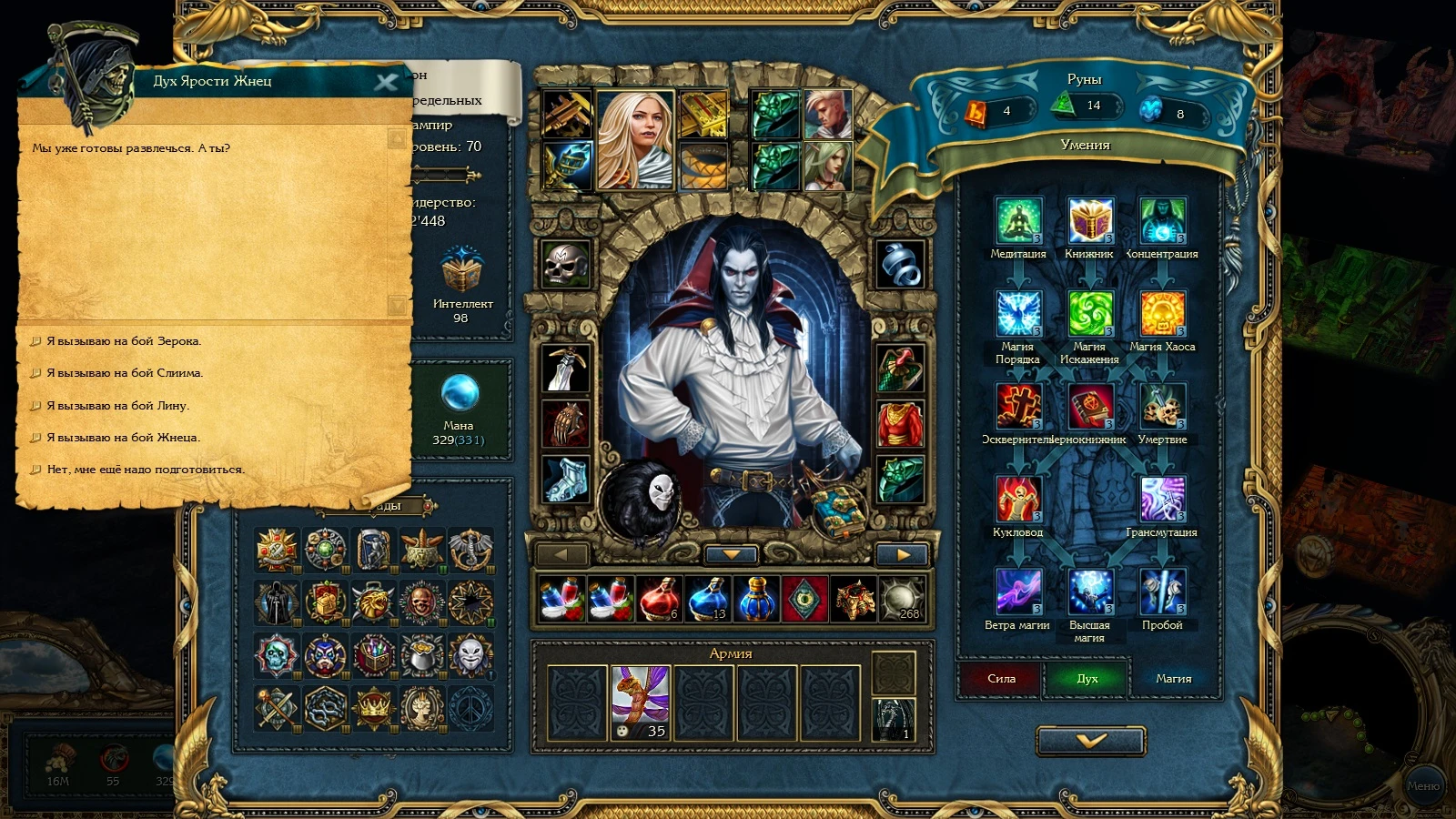Switch to the Дух tab
This screenshot has height=819, width=1456.
click(1087, 678)
